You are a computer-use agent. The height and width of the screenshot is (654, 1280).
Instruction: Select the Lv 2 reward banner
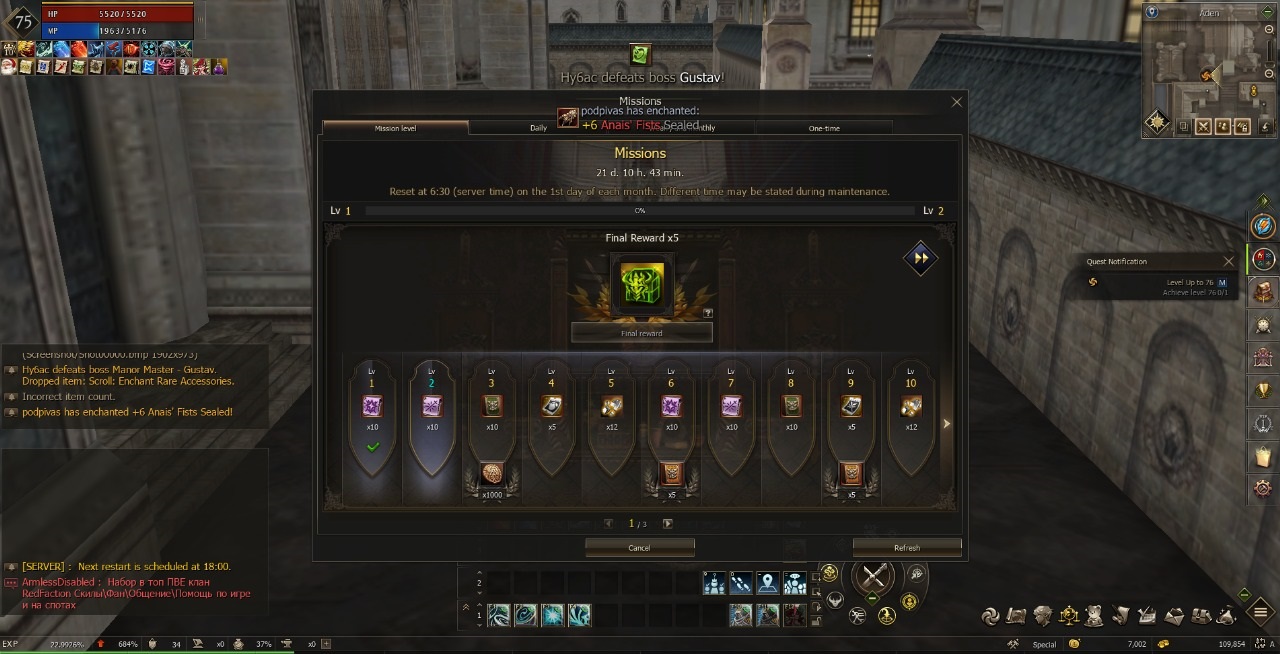[x=432, y=420]
